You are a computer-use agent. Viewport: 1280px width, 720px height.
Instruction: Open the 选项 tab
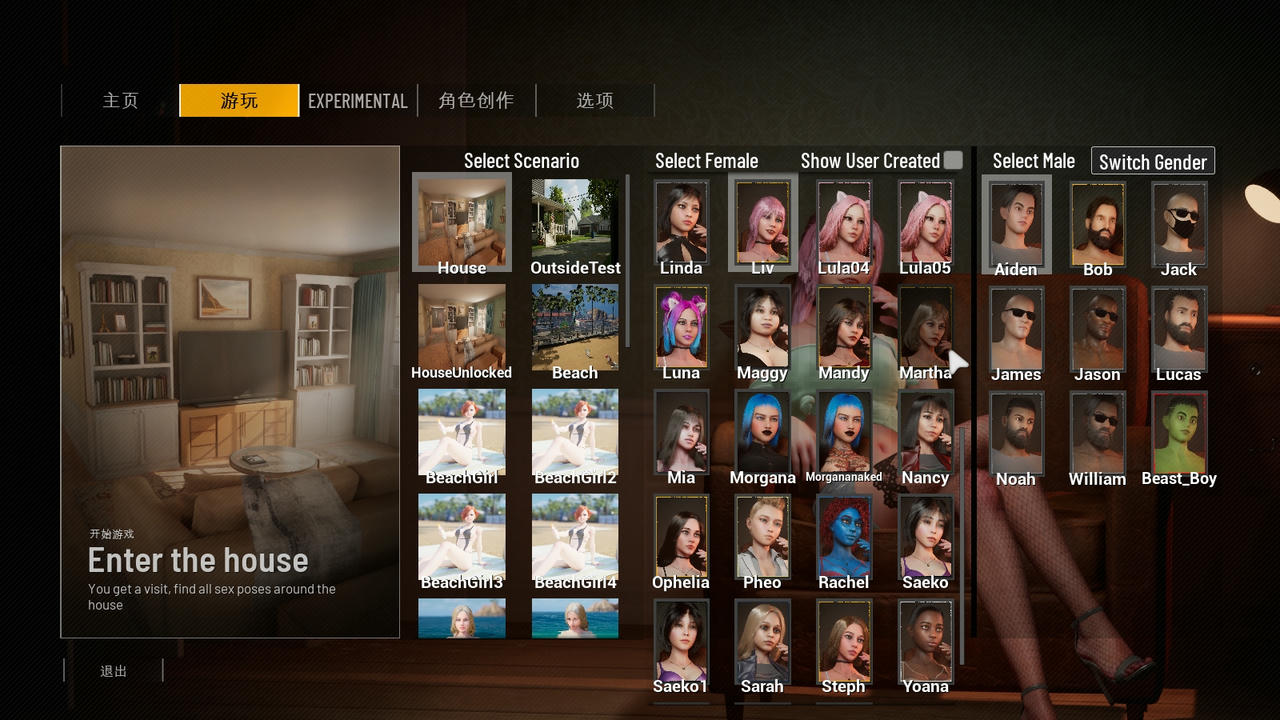[x=594, y=101]
